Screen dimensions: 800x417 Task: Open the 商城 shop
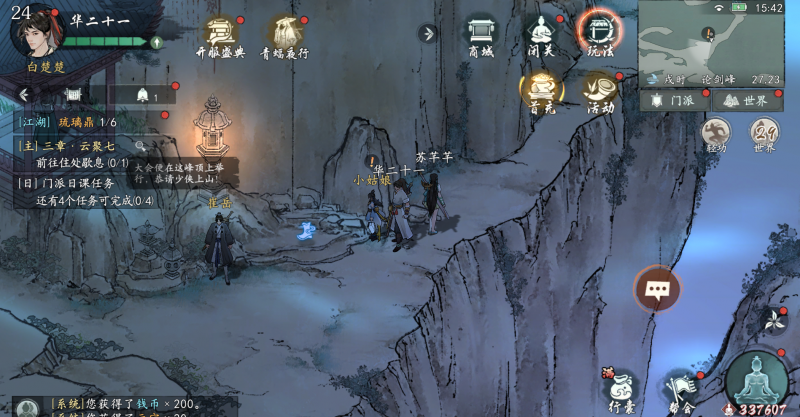coord(481,35)
